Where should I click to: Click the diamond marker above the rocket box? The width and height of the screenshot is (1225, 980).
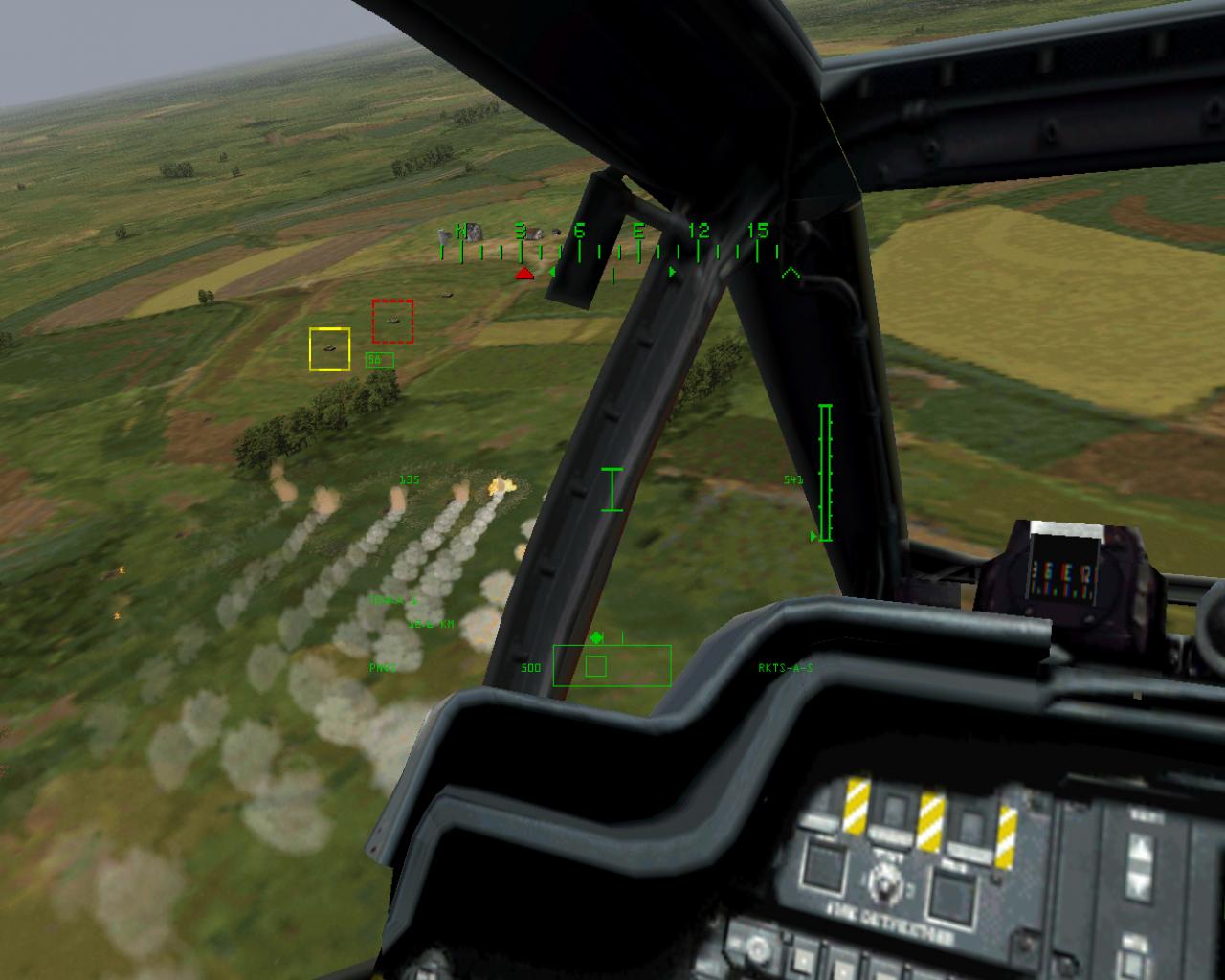click(595, 635)
